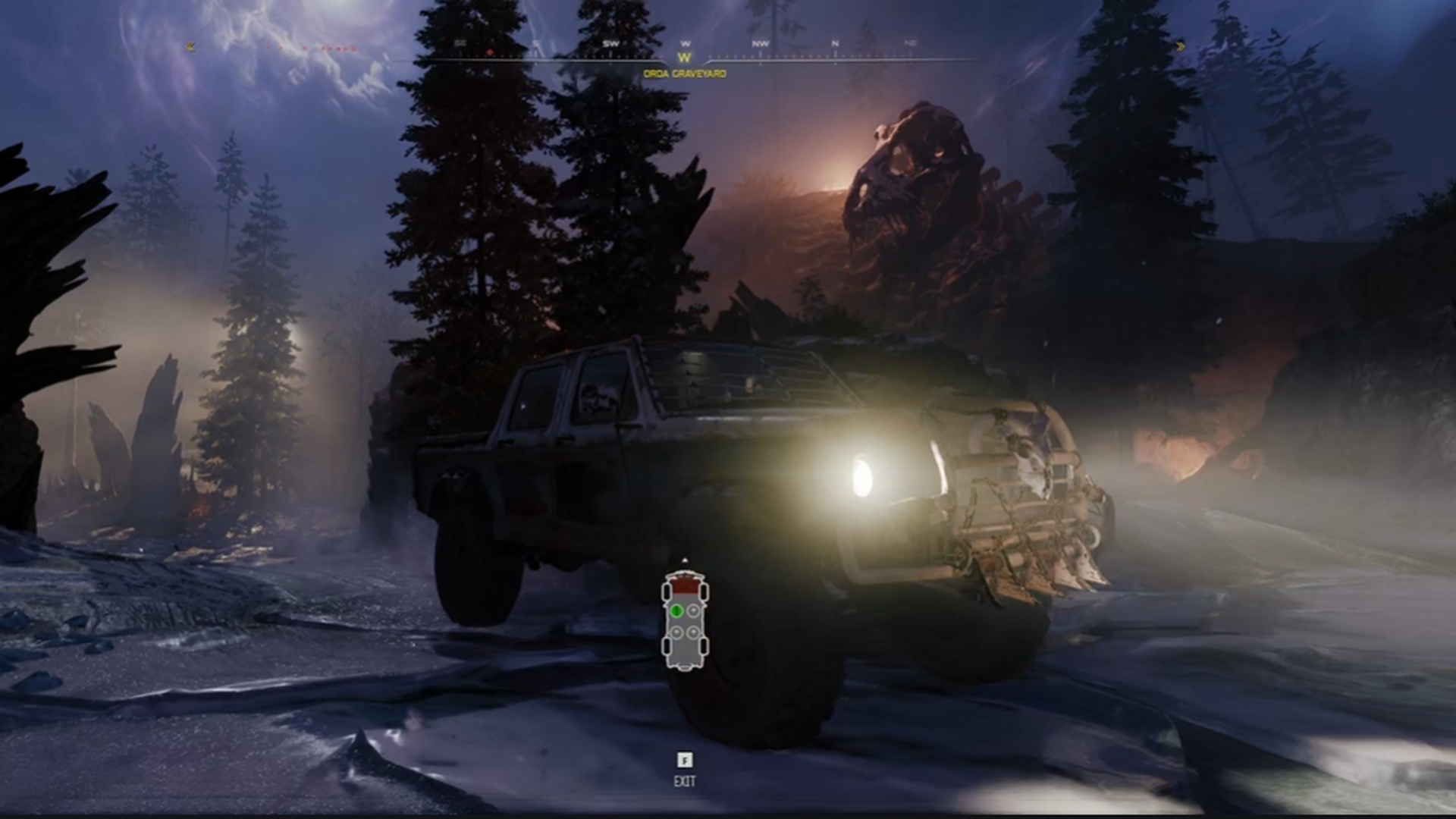This screenshot has height=819, width=1456.
Task: Click the right rear wheel on vehicle diagram
Action: pyautogui.click(x=703, y=645)
